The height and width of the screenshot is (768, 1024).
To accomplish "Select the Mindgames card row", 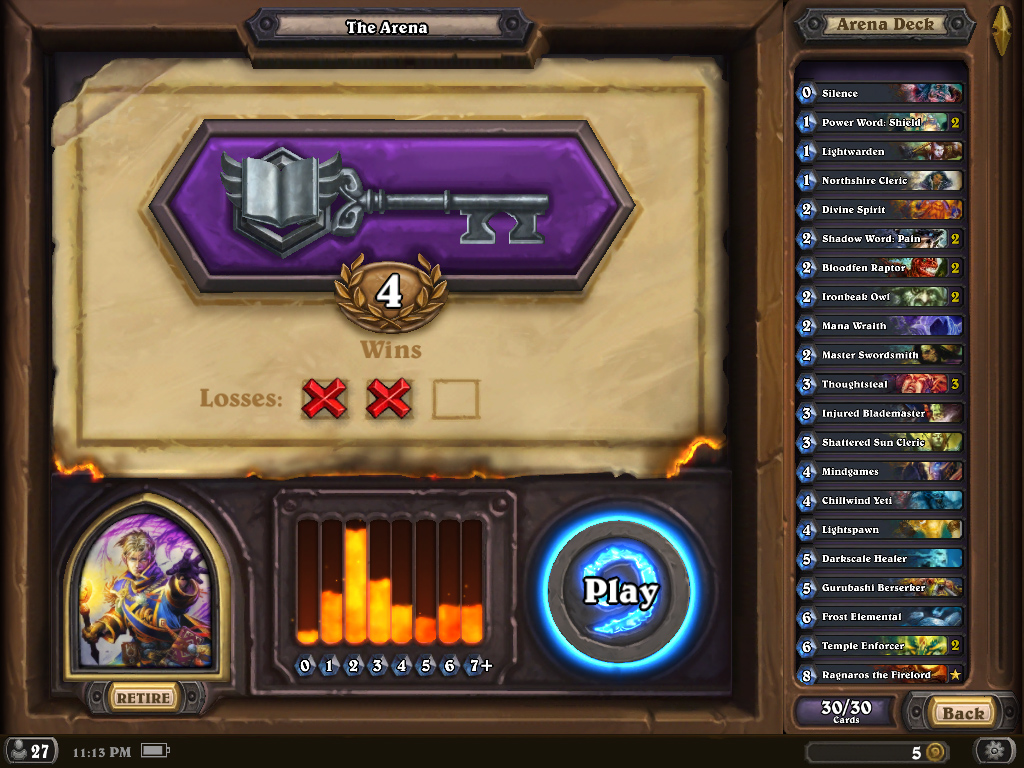I will (x=880, y=471).
